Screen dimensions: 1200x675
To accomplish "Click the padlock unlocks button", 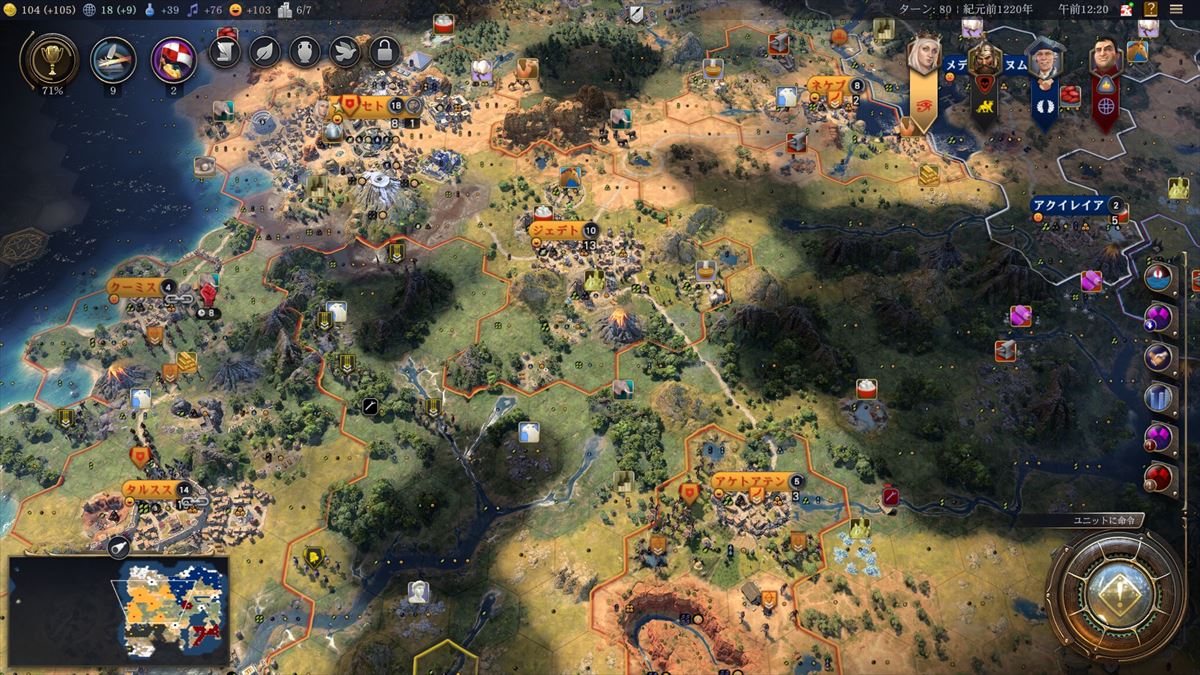I will (384, 51).
